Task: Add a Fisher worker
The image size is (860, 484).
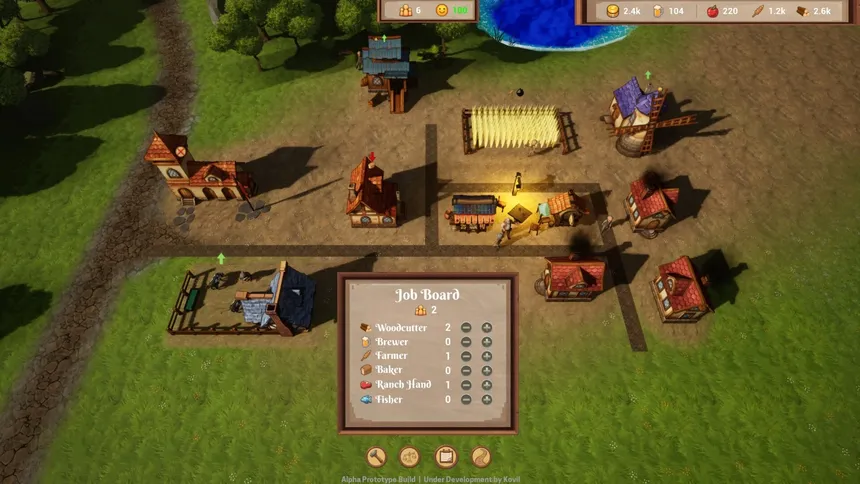Action: click(487, 400)
